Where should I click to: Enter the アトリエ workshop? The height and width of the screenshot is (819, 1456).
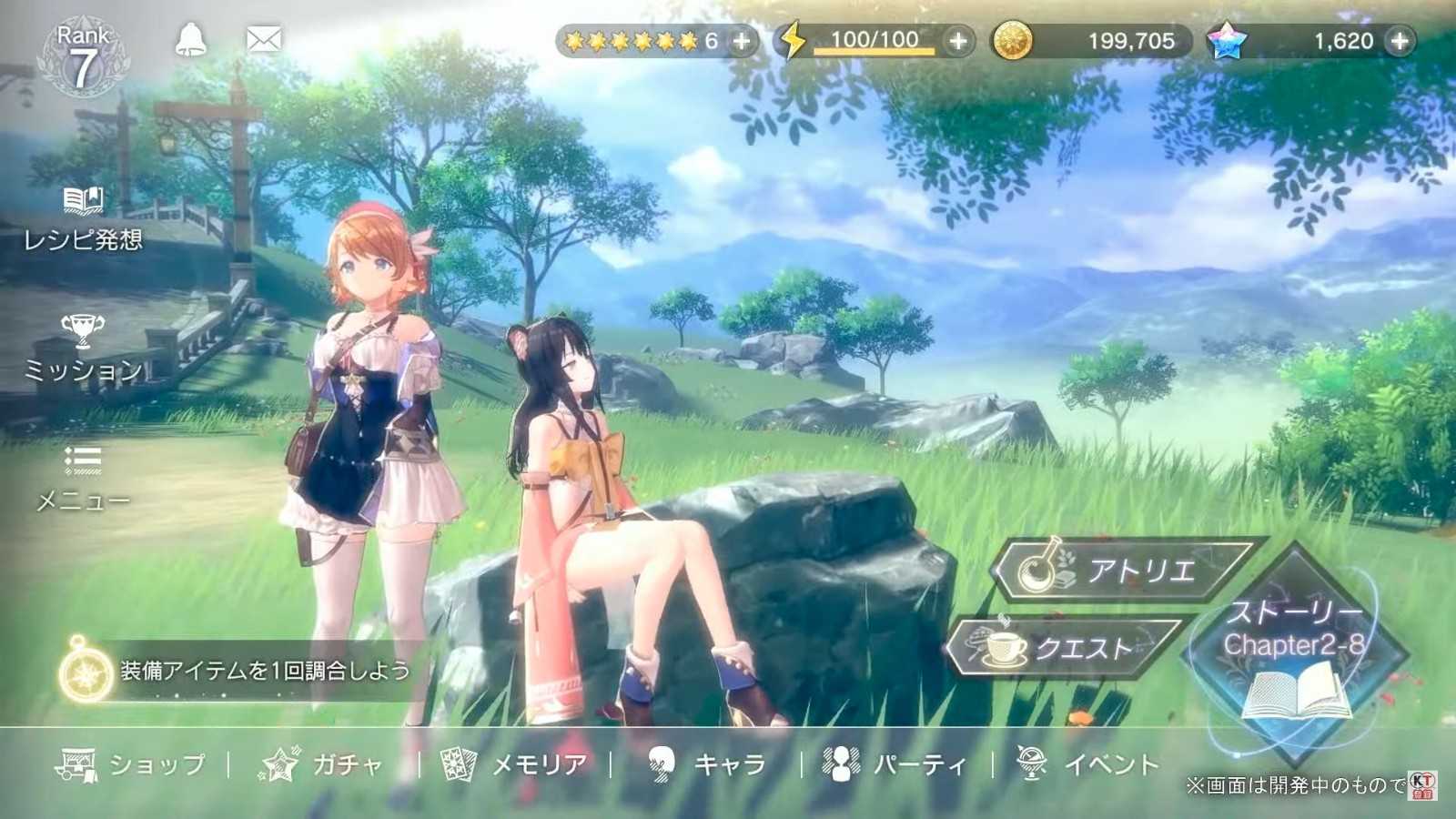pos(1124,571)
